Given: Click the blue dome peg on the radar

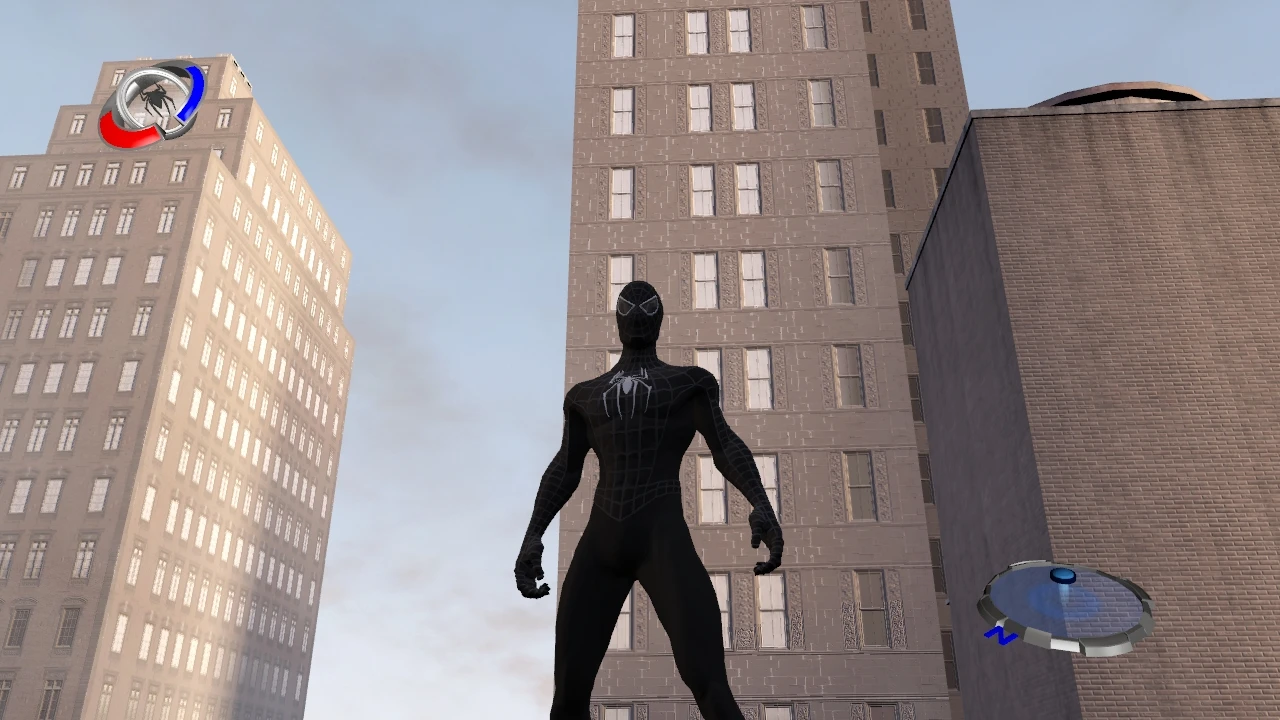Looking at the screenshot, I should [1062, 577].
